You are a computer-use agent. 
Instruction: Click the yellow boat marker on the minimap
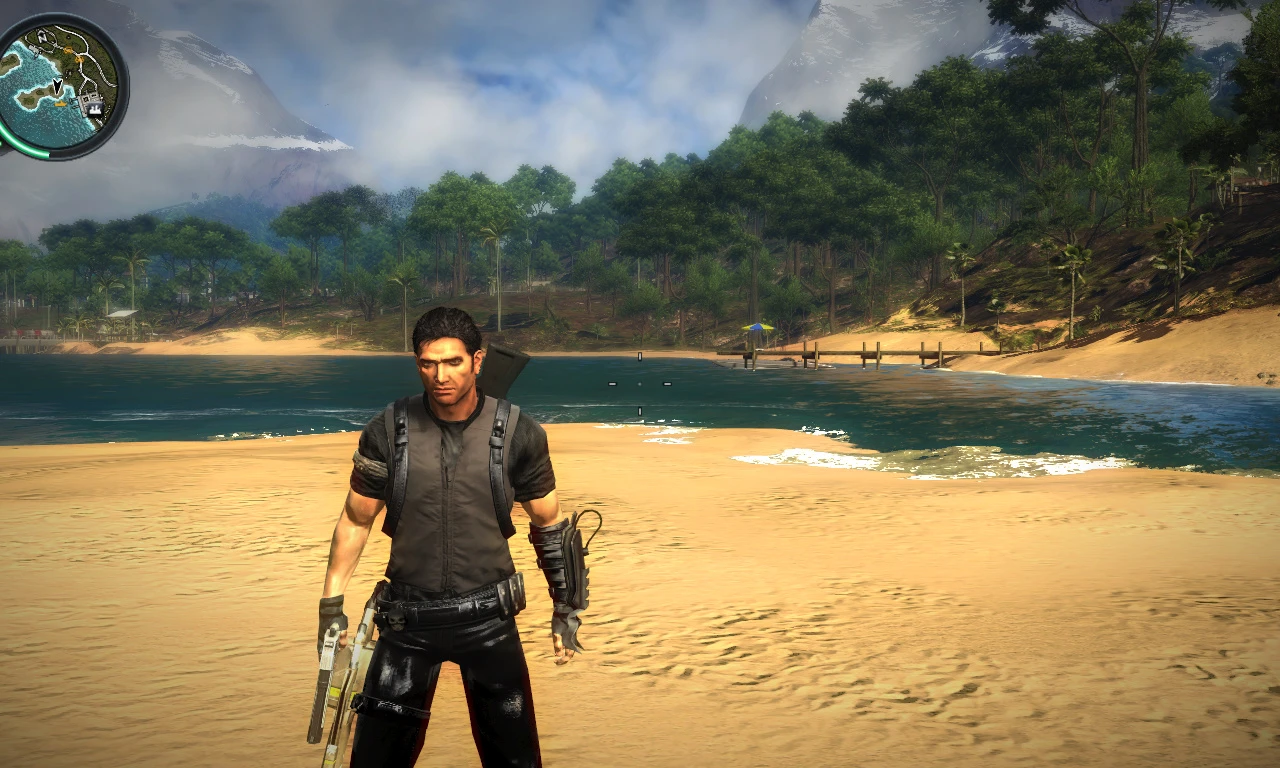coord(61,104)
